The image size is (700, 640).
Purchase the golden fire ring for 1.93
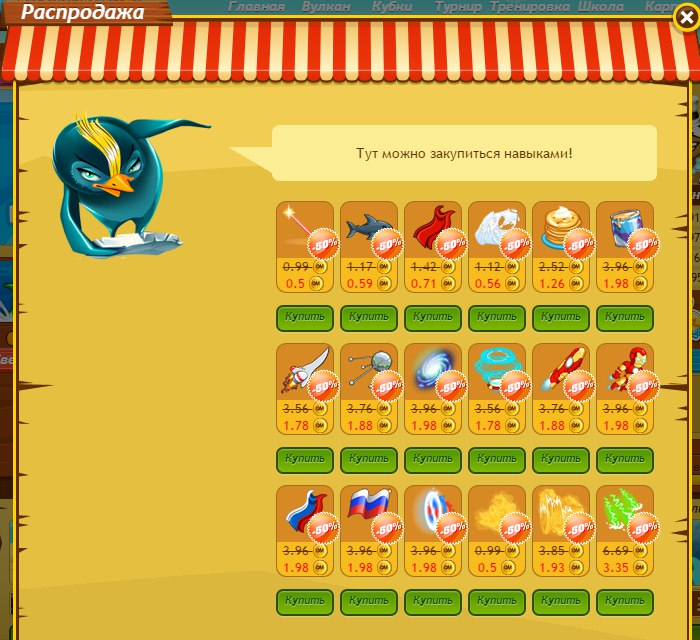coord(561,602)
